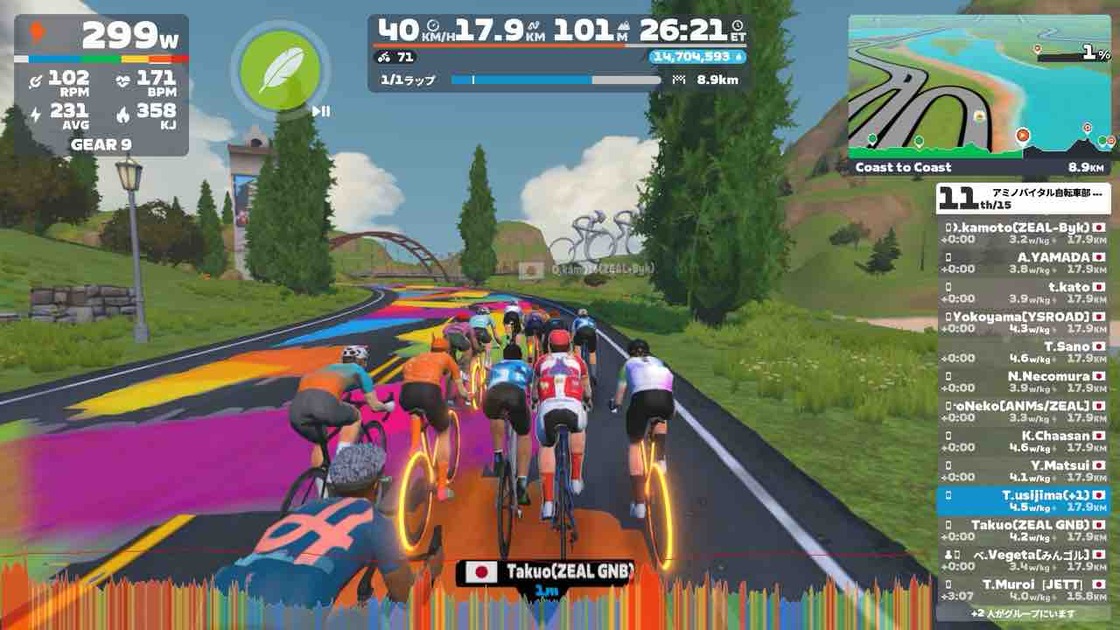1120x630 pixels.
Task: Click the 299w power stats panel
Action: [101, 85]
